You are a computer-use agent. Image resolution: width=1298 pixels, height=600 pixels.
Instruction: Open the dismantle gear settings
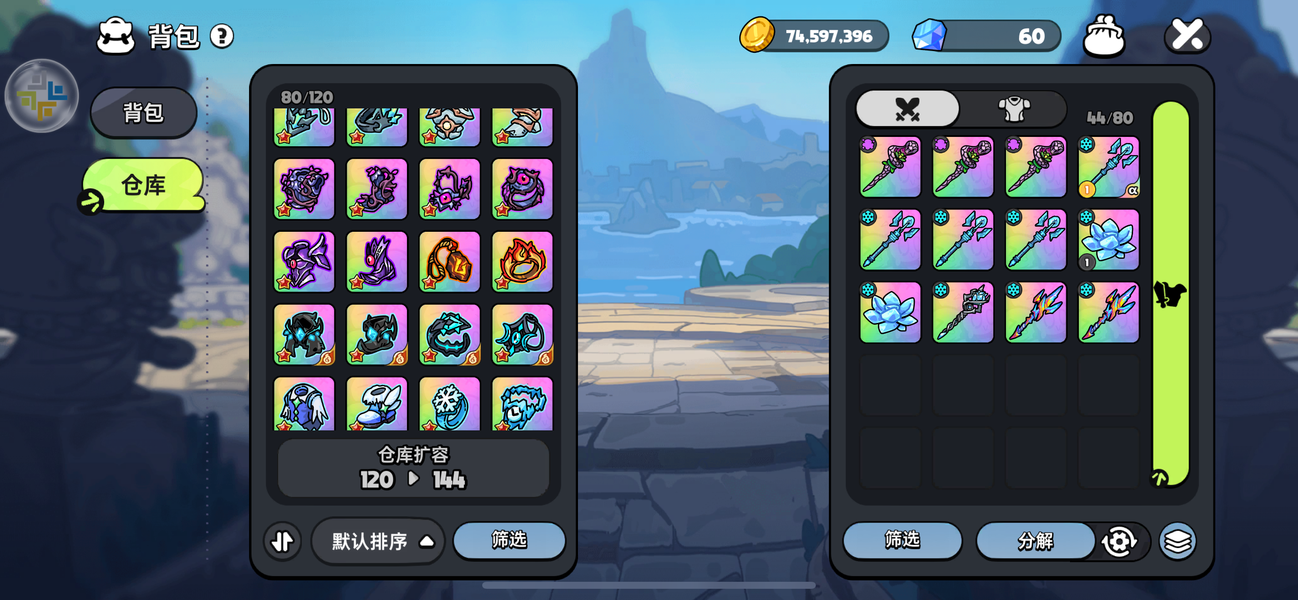pos(1119,541)
